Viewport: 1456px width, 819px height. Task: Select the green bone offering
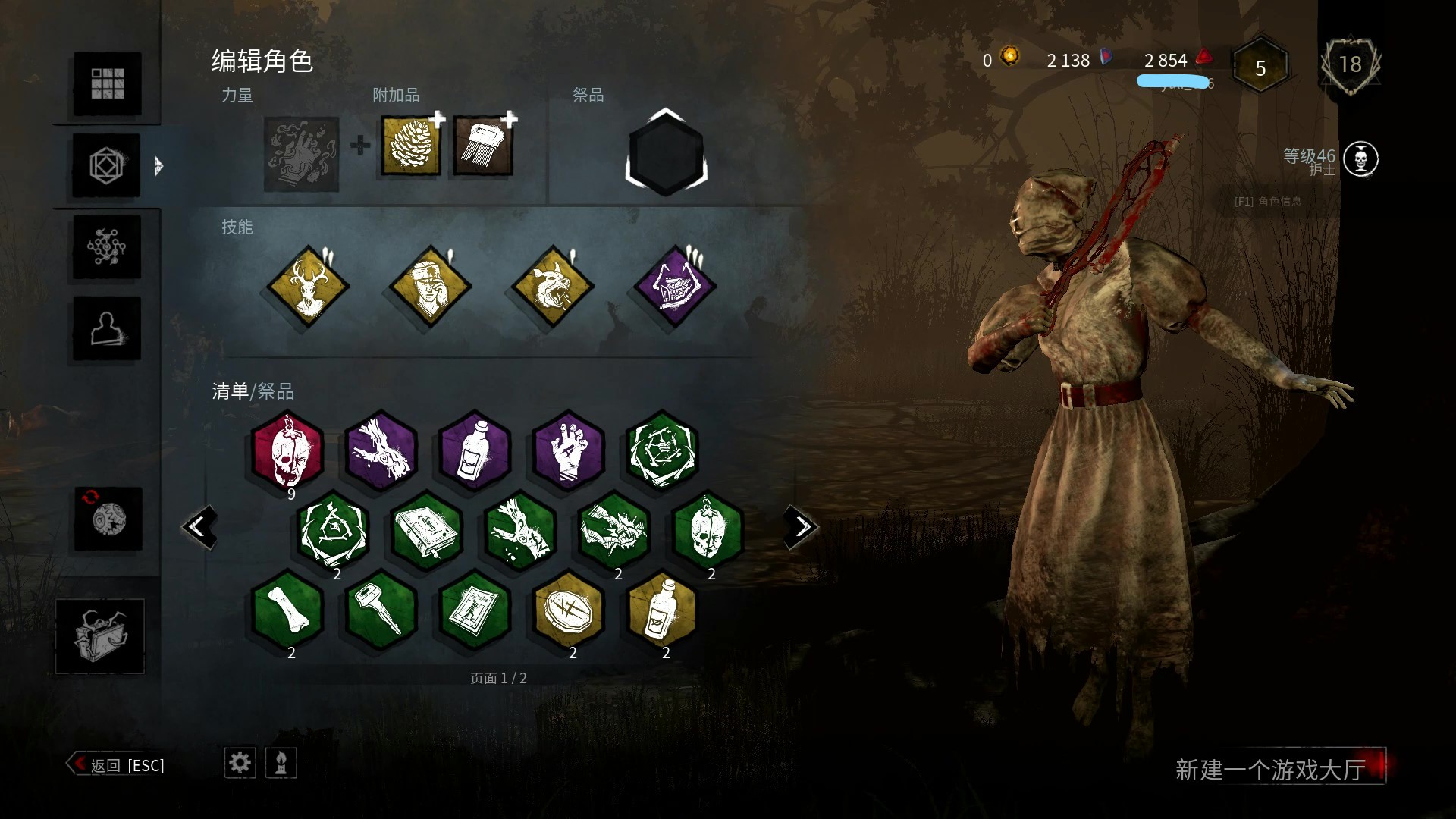pyautogui.click(x=287, y=610)
